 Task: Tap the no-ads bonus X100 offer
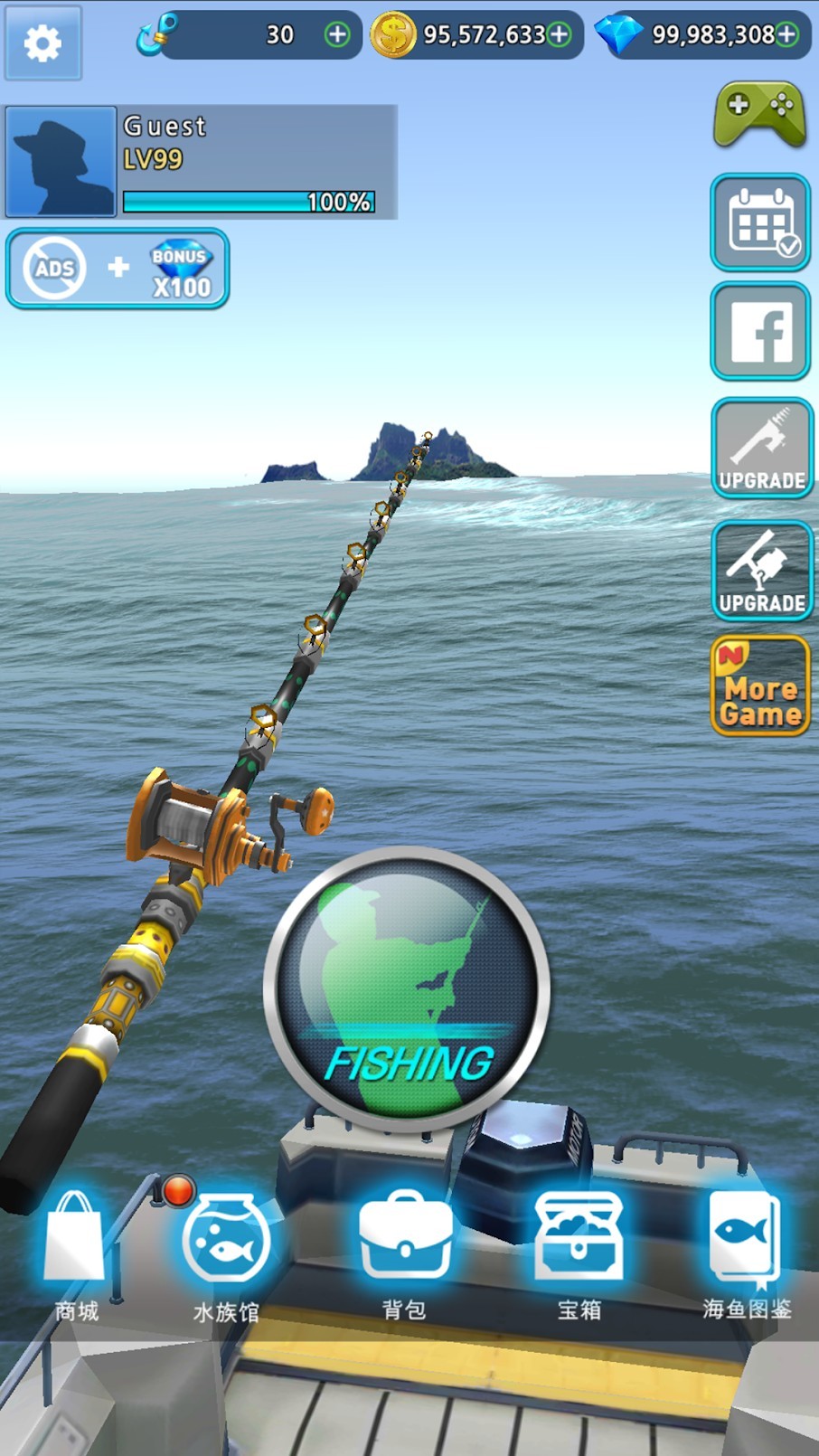118,269
